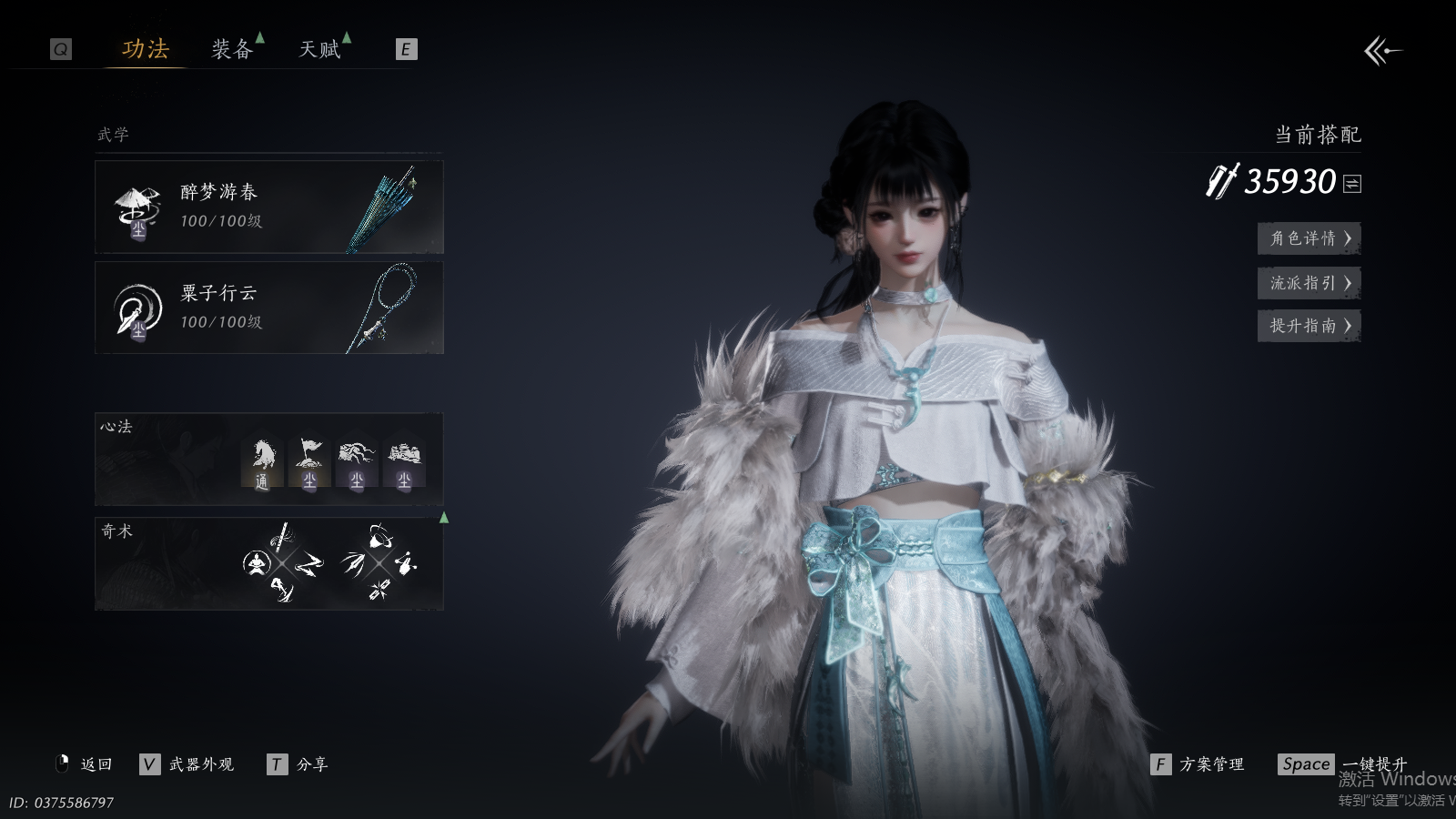
Task: Switch to the 天赋 talent tab
Action: pos(319,49)
